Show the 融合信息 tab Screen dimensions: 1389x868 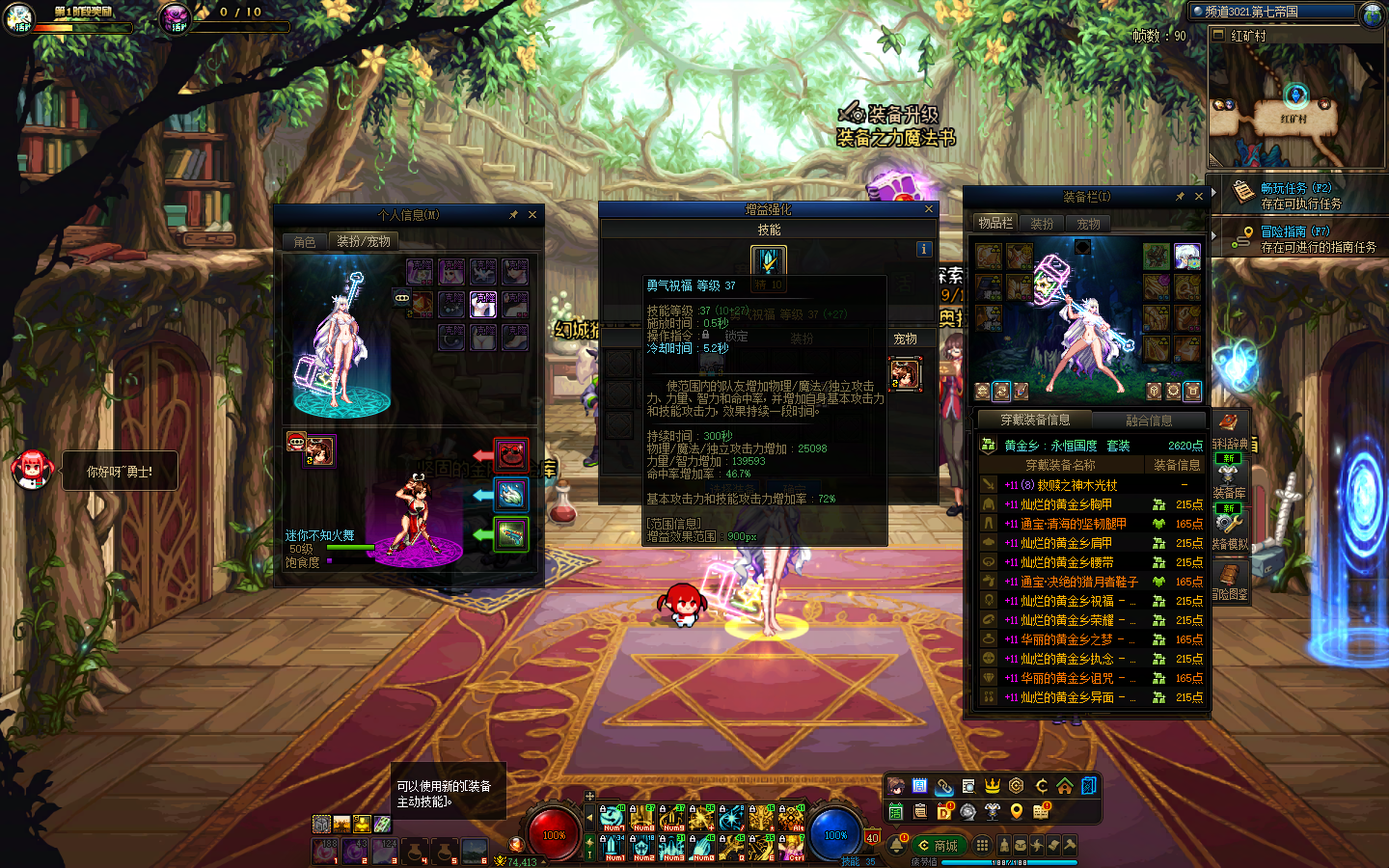coord(1149,420)
